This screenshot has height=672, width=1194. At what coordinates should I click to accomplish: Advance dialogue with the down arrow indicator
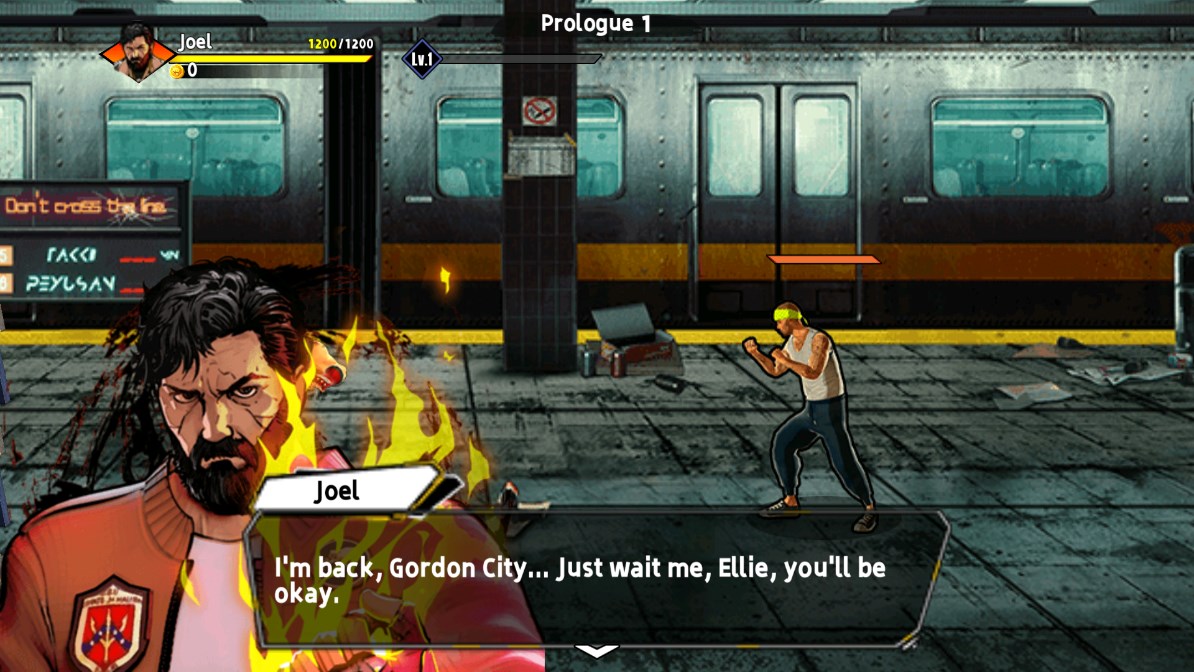[x=597, y=651]
